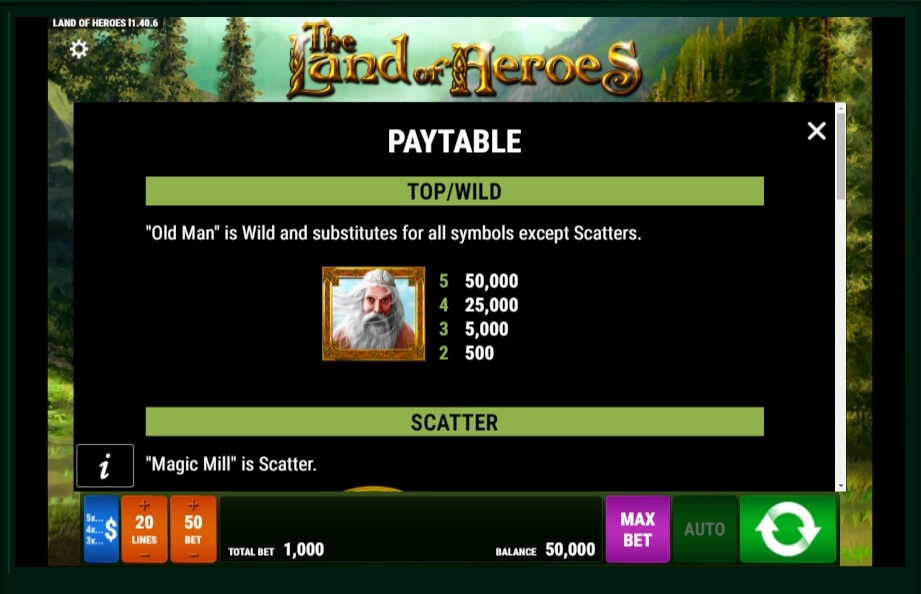Lower the bet amount
921x594 pixels.
point(193,553)
